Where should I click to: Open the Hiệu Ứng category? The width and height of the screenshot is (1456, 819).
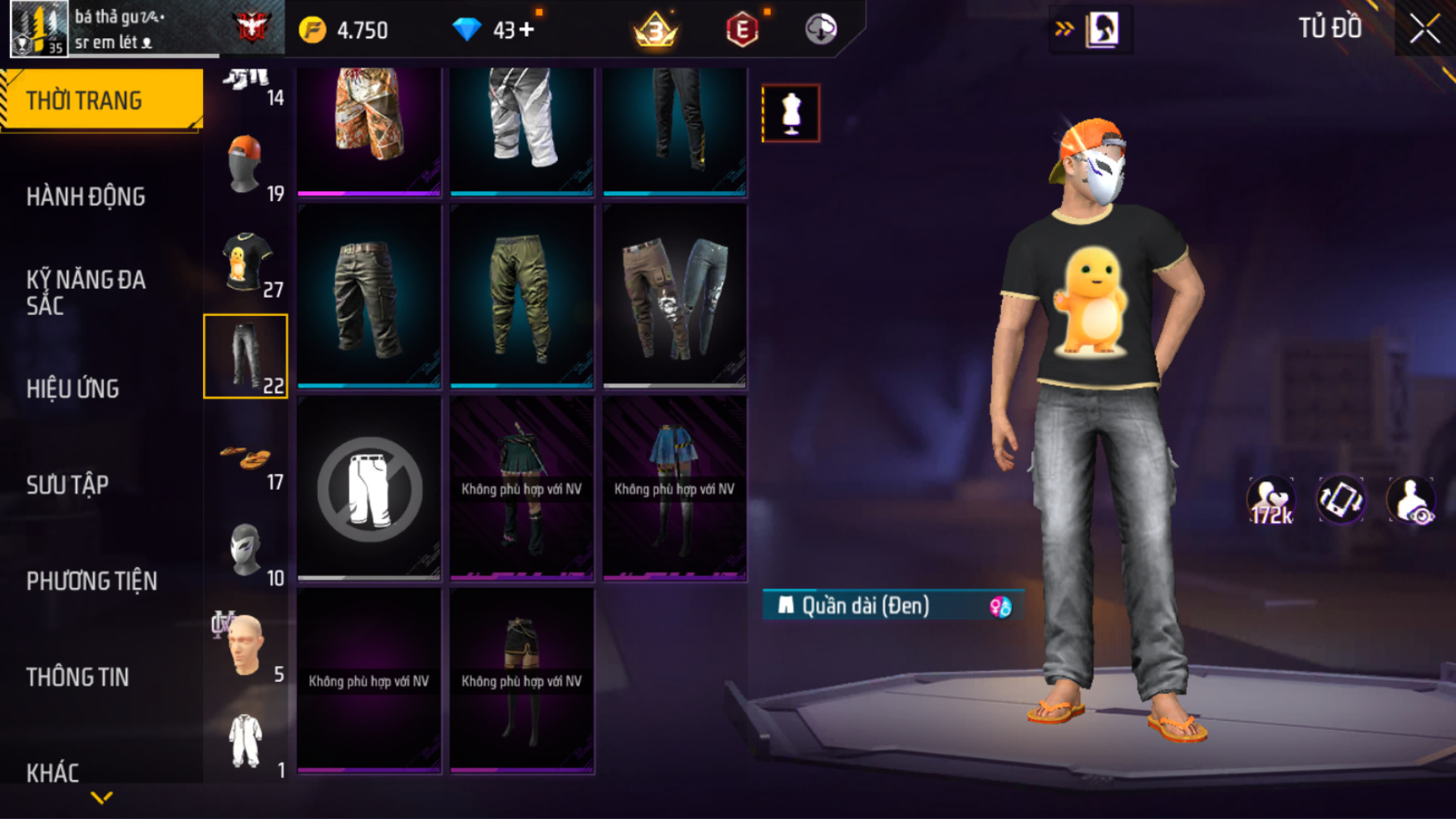(73, 389)
